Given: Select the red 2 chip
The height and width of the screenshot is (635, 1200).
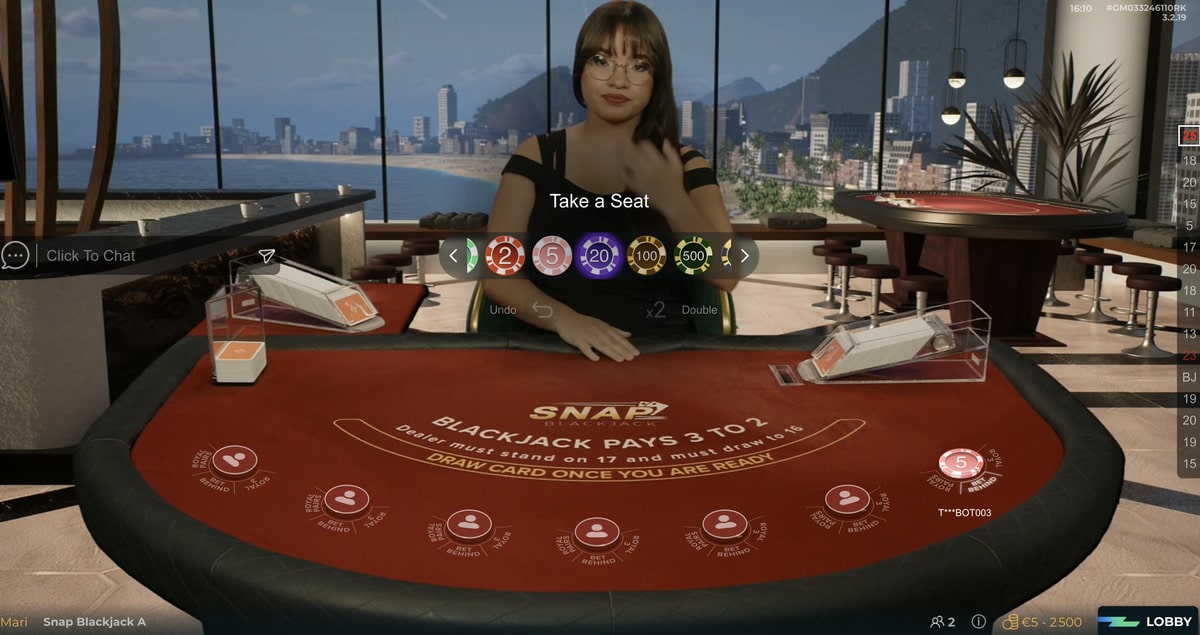Looking at the screenshot, I should pyautogui.click(x=505, y=256).
